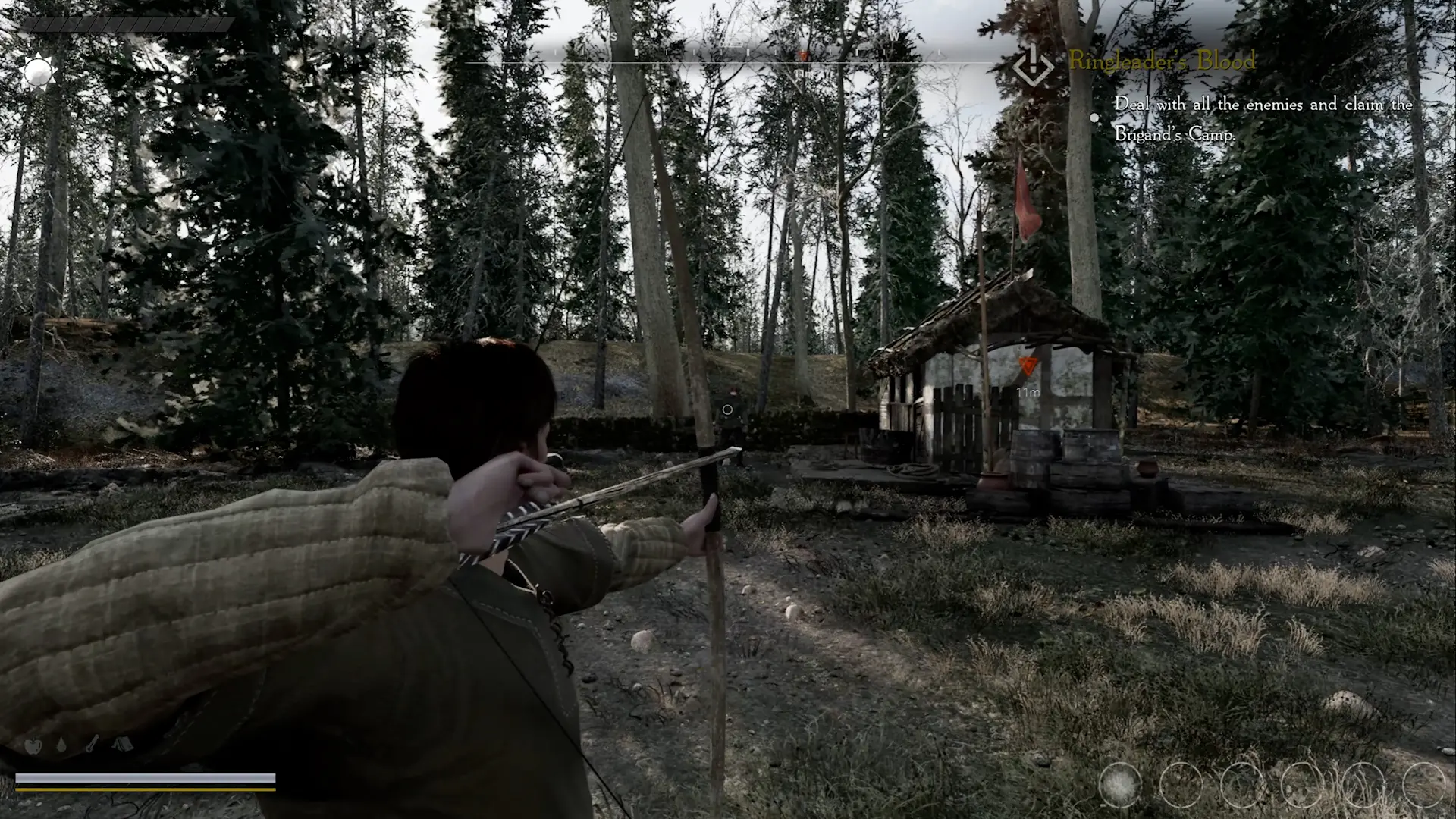Open the Ringleader's Blood quest title
Viewport: 1456px width, 819px height.
(1162, 61)
